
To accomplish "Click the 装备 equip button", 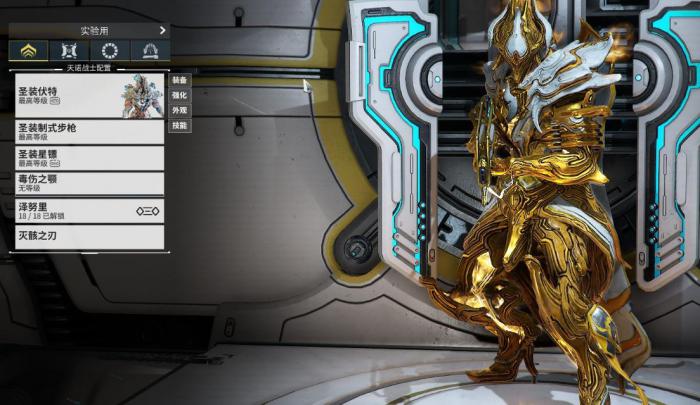I will pos(179,79).
